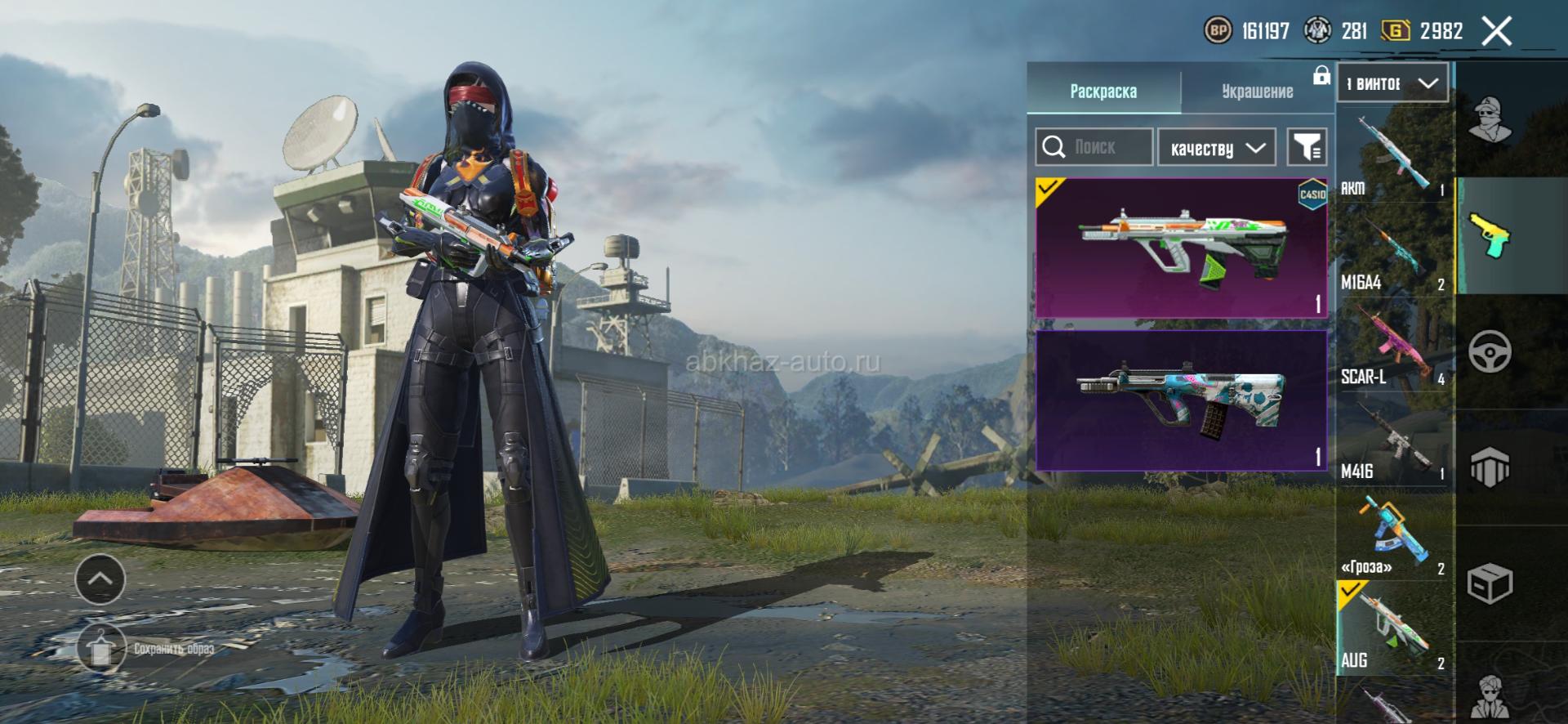Open the vehicle skins steering wheel category
Image resolution: width=1568 pixels, height=724 pixels.
(x=1490, y=352)
